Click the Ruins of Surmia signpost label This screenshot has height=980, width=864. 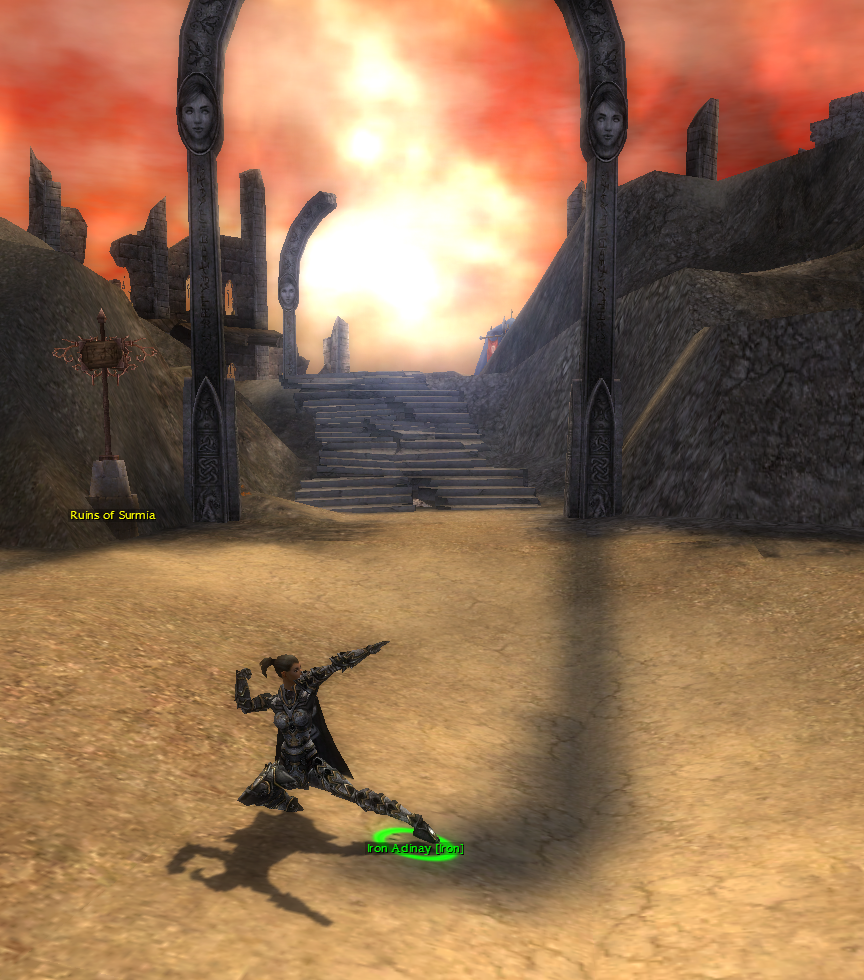click(x=112, y=516)
